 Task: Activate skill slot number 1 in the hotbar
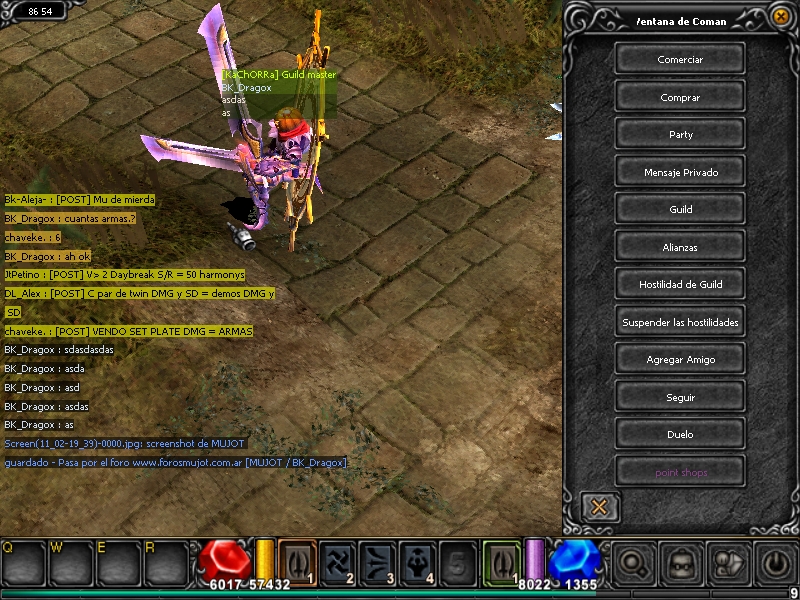pos(297,560)
